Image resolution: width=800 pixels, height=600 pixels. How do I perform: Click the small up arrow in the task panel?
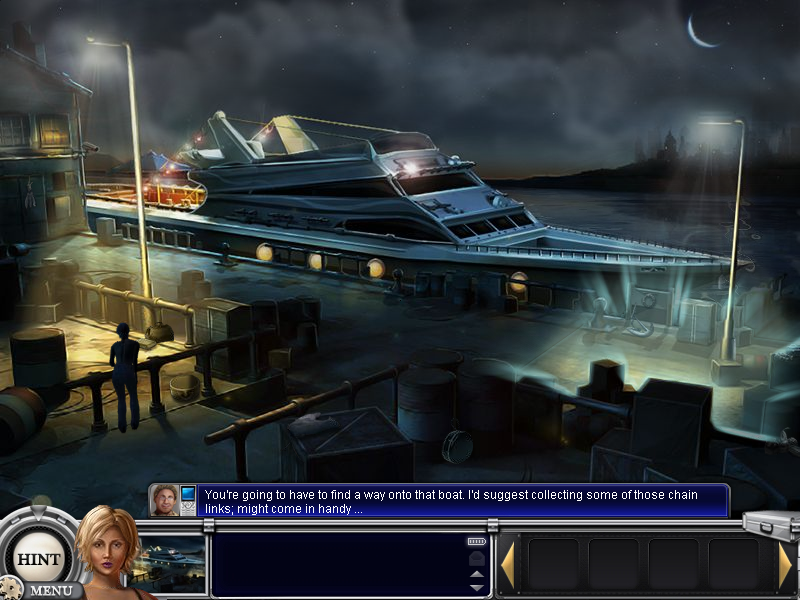(477, 574)
